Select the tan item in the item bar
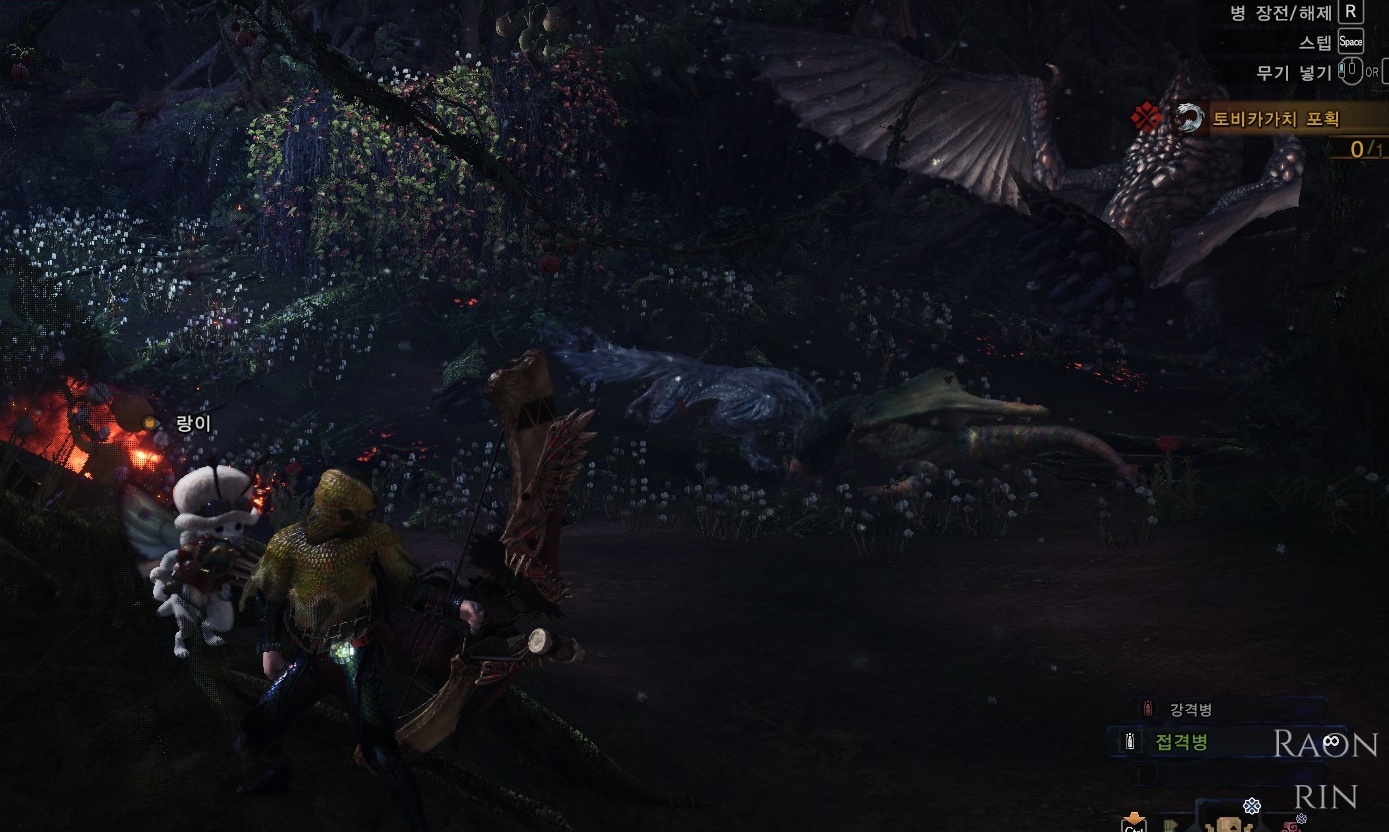Image resolution: width=1389 pixels, height=832 pixels. tap(1228, 824)
